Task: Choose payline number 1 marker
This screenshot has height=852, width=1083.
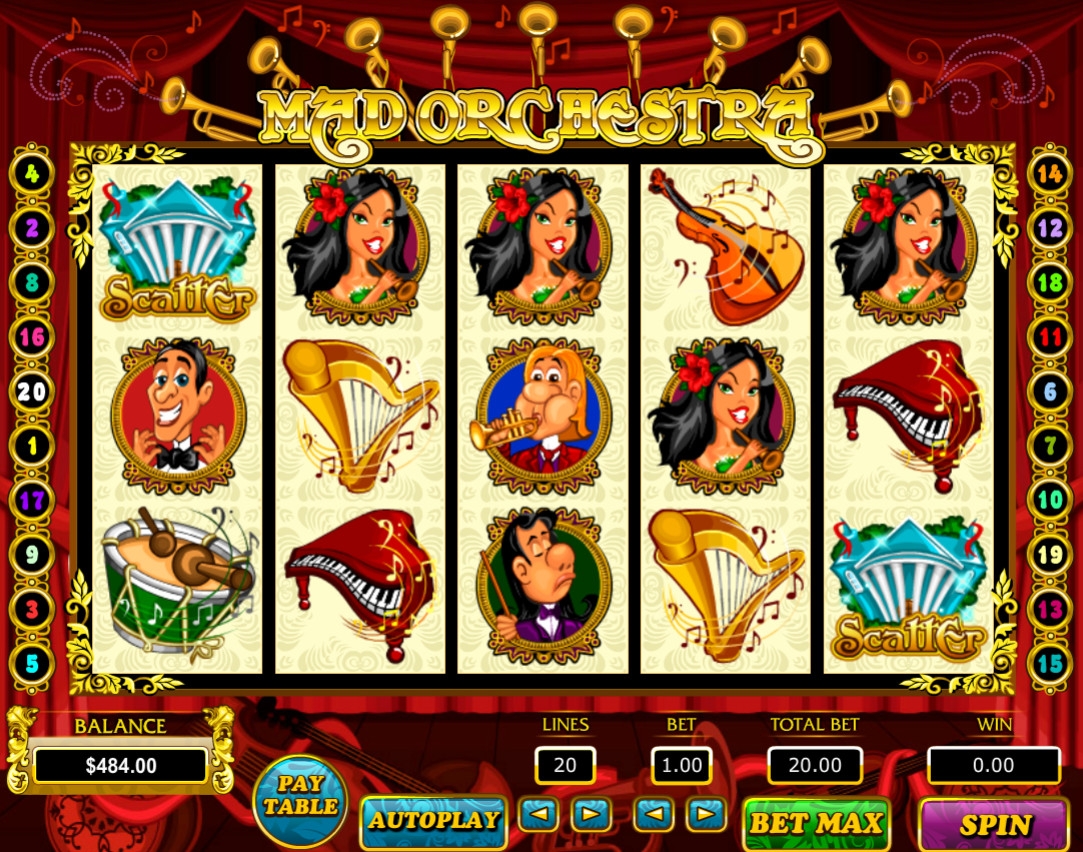Action: coord(32,445)
